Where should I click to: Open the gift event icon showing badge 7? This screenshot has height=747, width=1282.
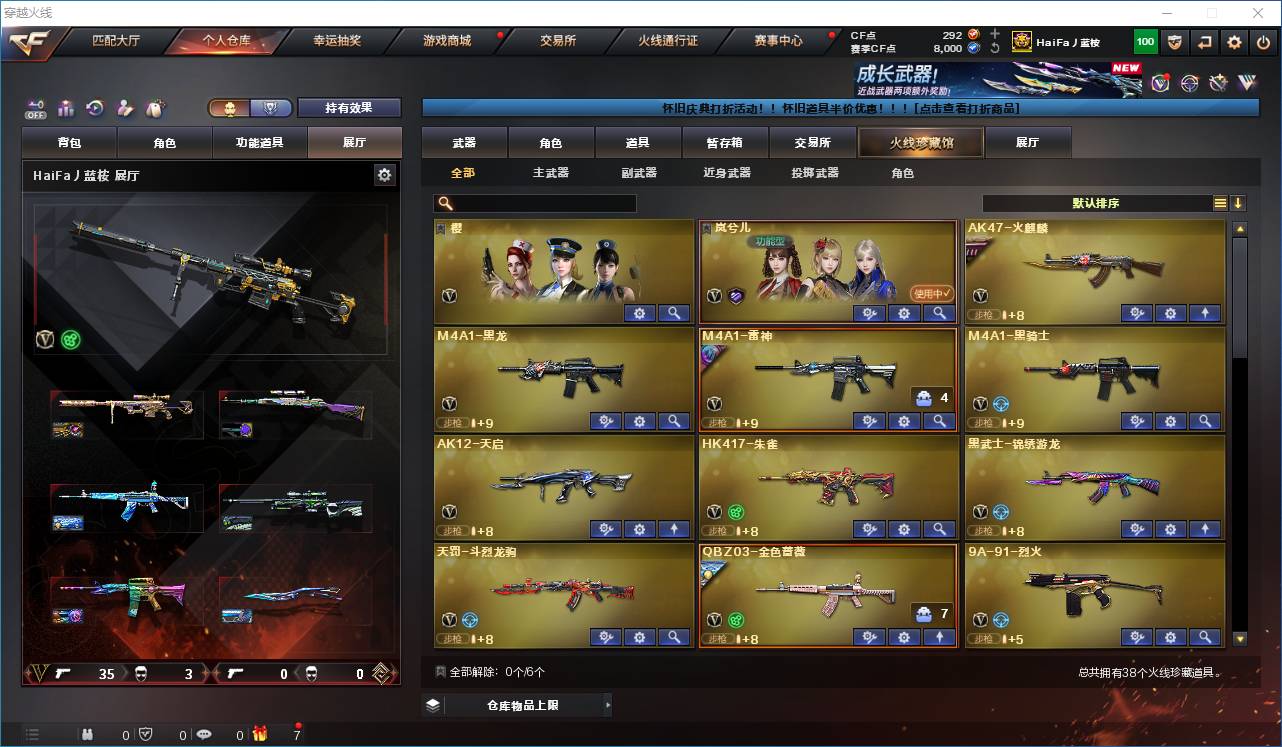pos(260,734)
